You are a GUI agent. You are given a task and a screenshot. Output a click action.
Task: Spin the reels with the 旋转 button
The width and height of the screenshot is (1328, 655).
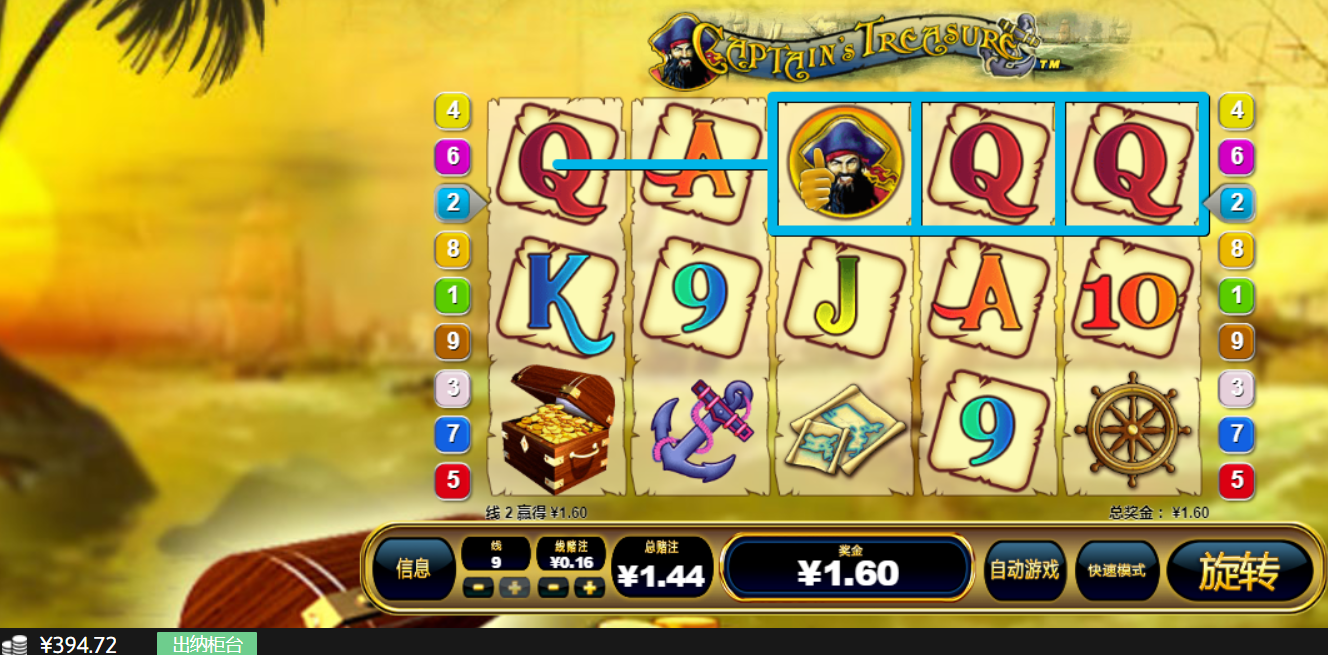coord(1239,571)
